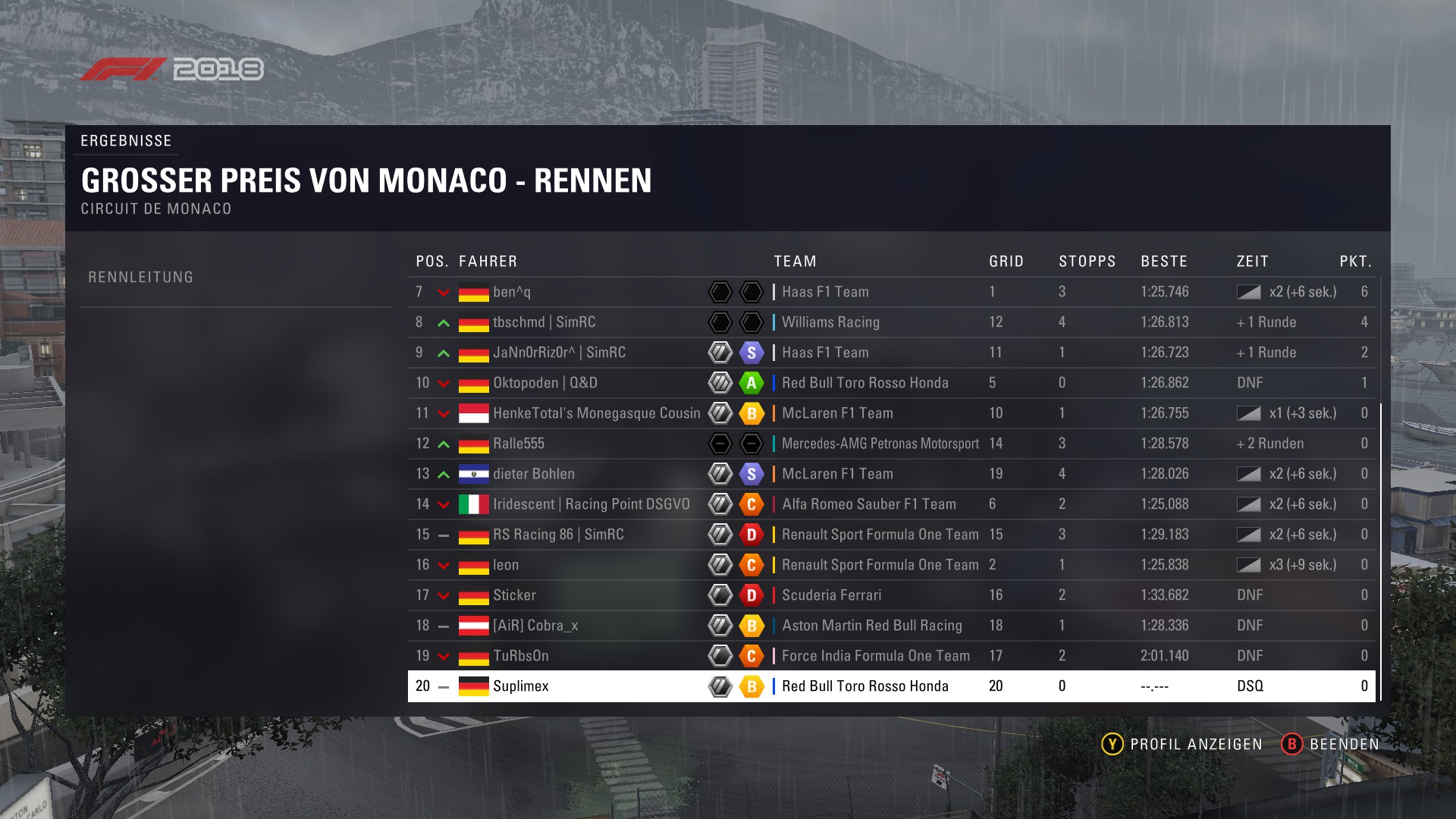Select Iridescent | Racing Point DSGVO row
1456x819 pixels.
[x=591, y=504]
